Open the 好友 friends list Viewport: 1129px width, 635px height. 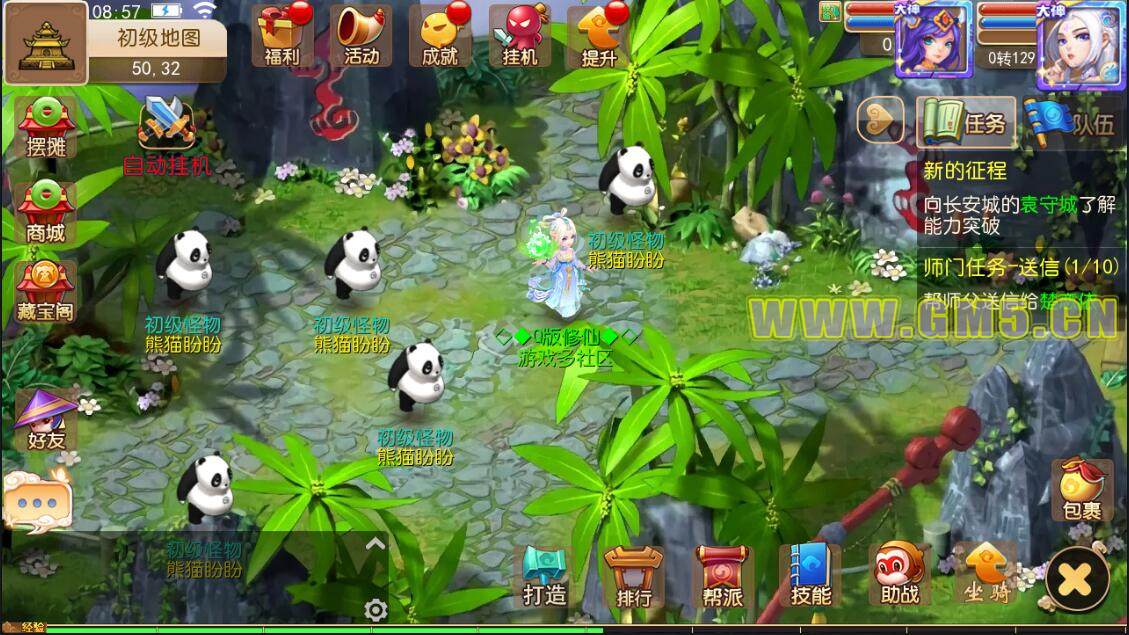(46, 420)
